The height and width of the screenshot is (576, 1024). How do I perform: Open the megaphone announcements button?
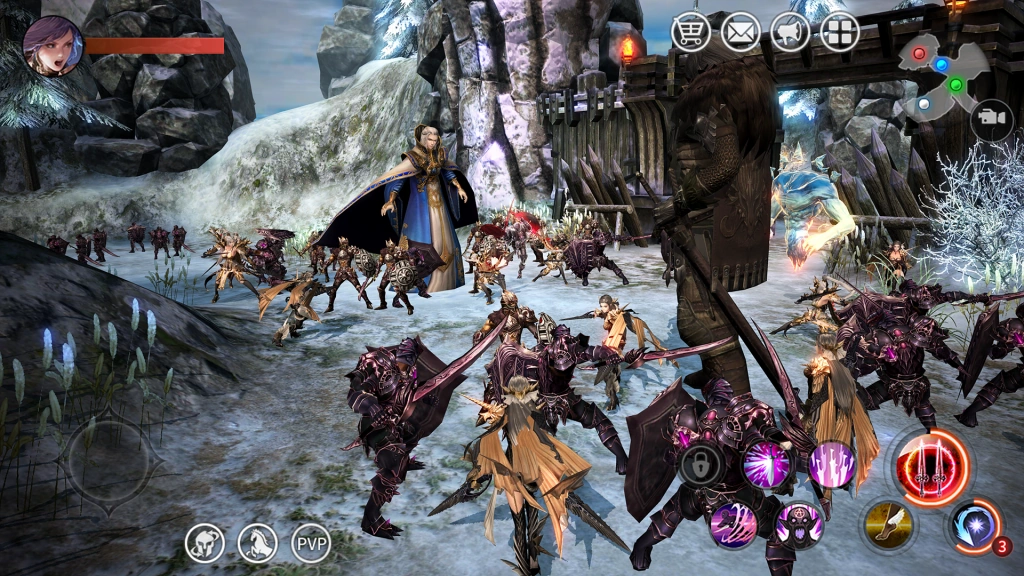pos(790,32)
